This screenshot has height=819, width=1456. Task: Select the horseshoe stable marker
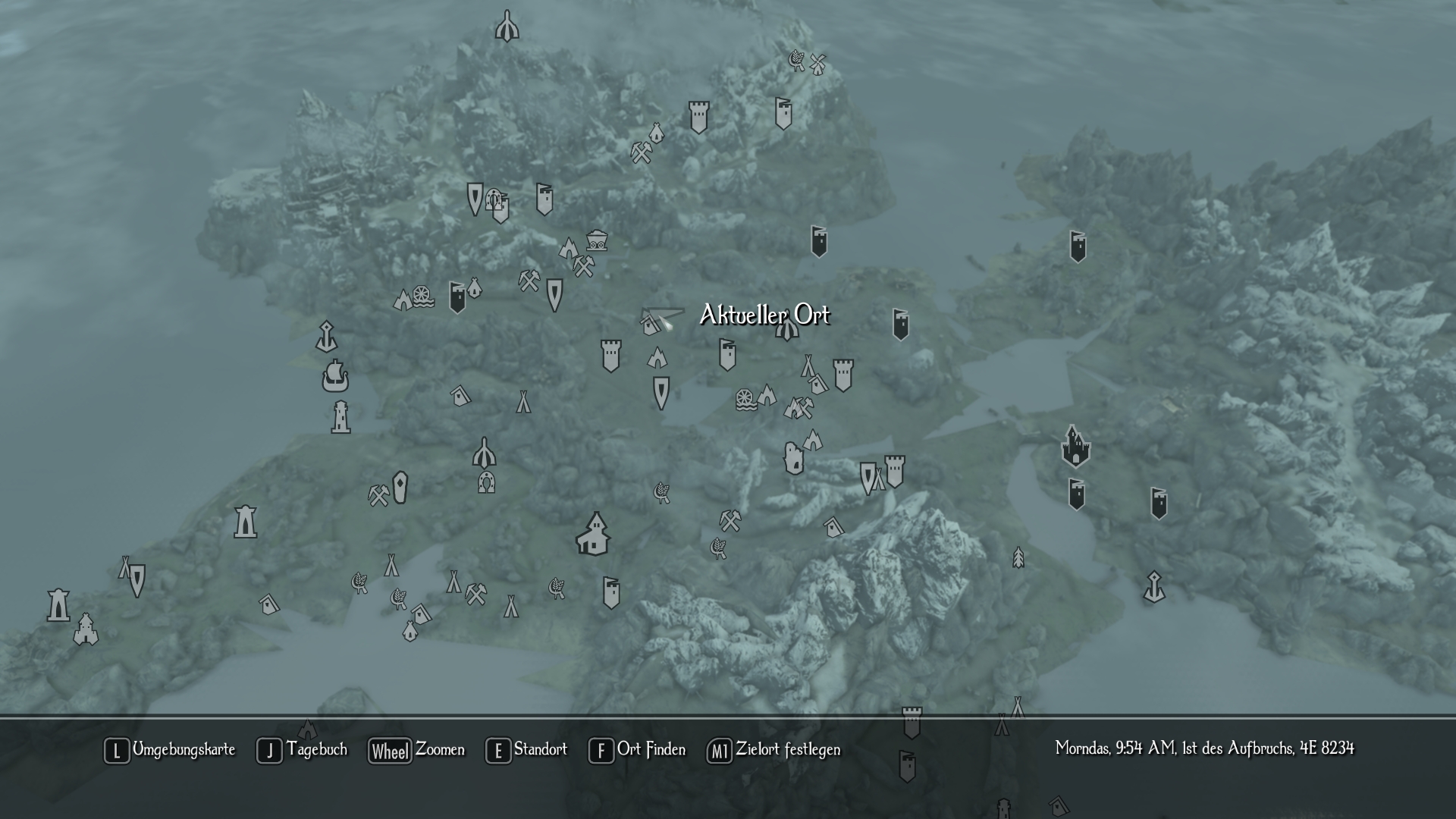[x=486, y=482]
